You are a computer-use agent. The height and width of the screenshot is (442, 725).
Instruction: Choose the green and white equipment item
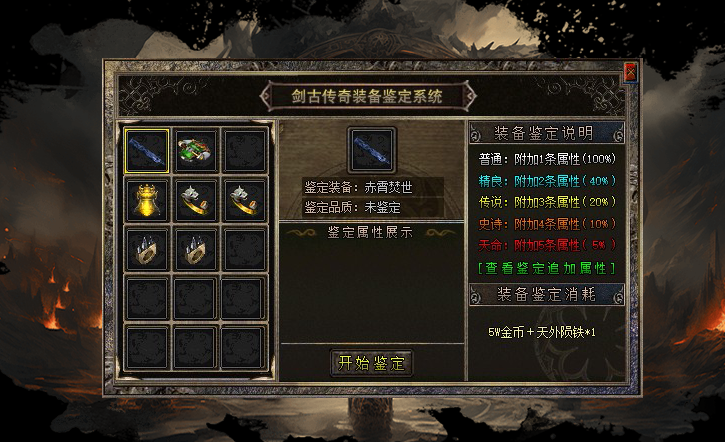[x=196, y=150]
